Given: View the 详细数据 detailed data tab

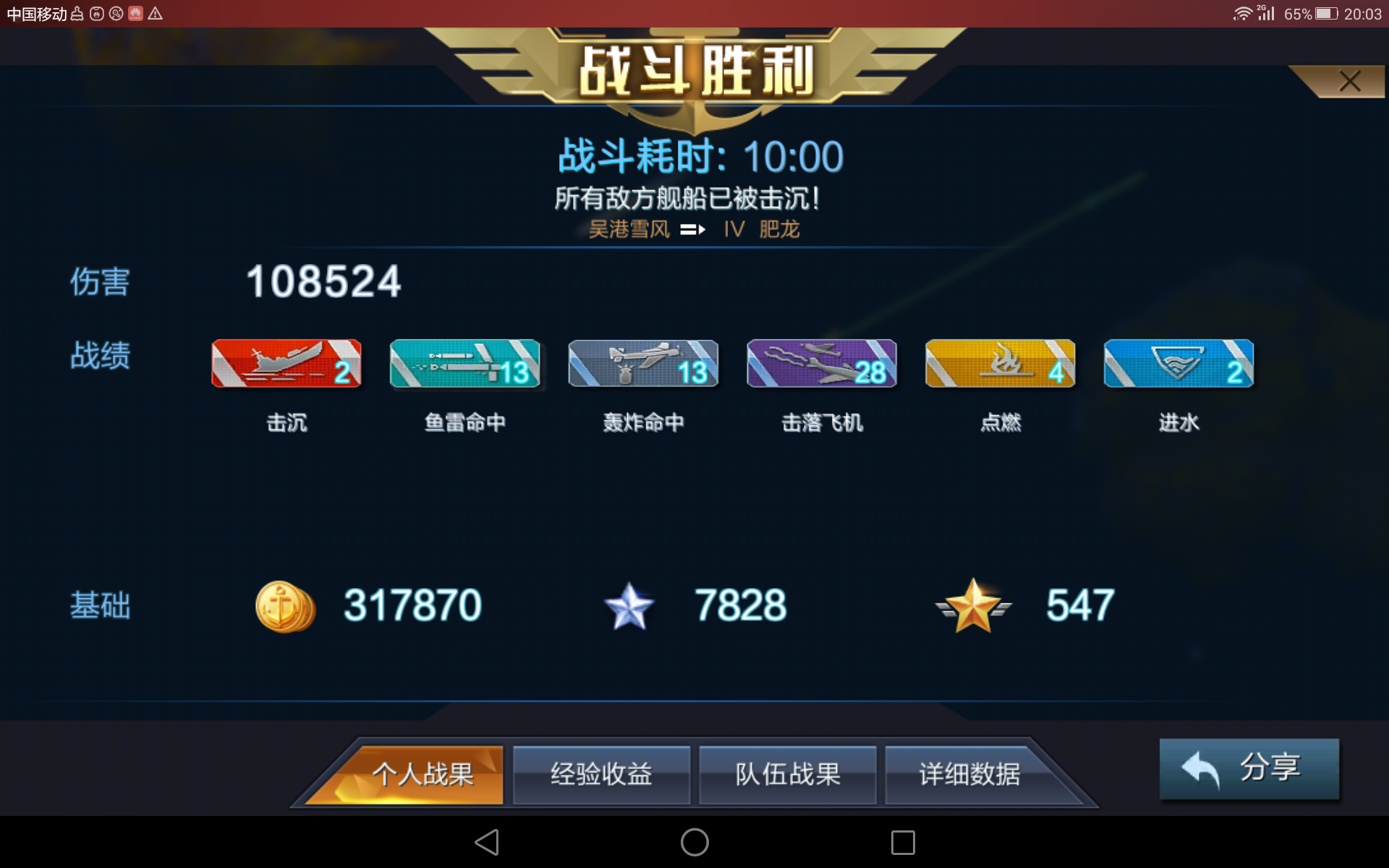Looking at the screenshot, I should click(970, 775).
